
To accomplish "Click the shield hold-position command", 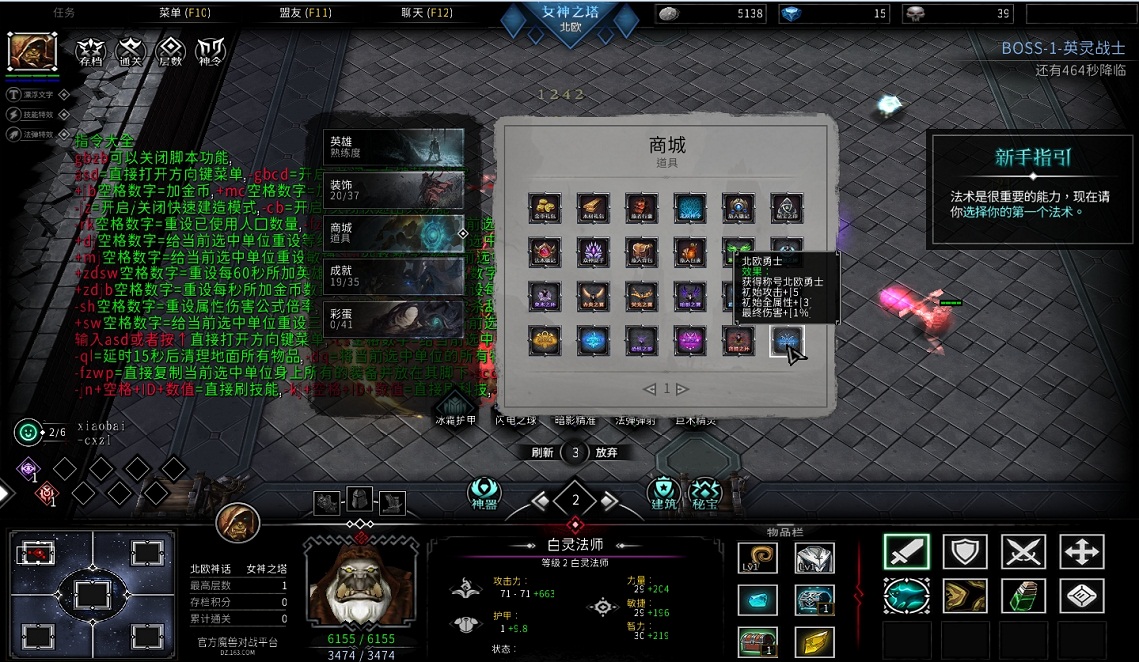I will coord(965,552).
